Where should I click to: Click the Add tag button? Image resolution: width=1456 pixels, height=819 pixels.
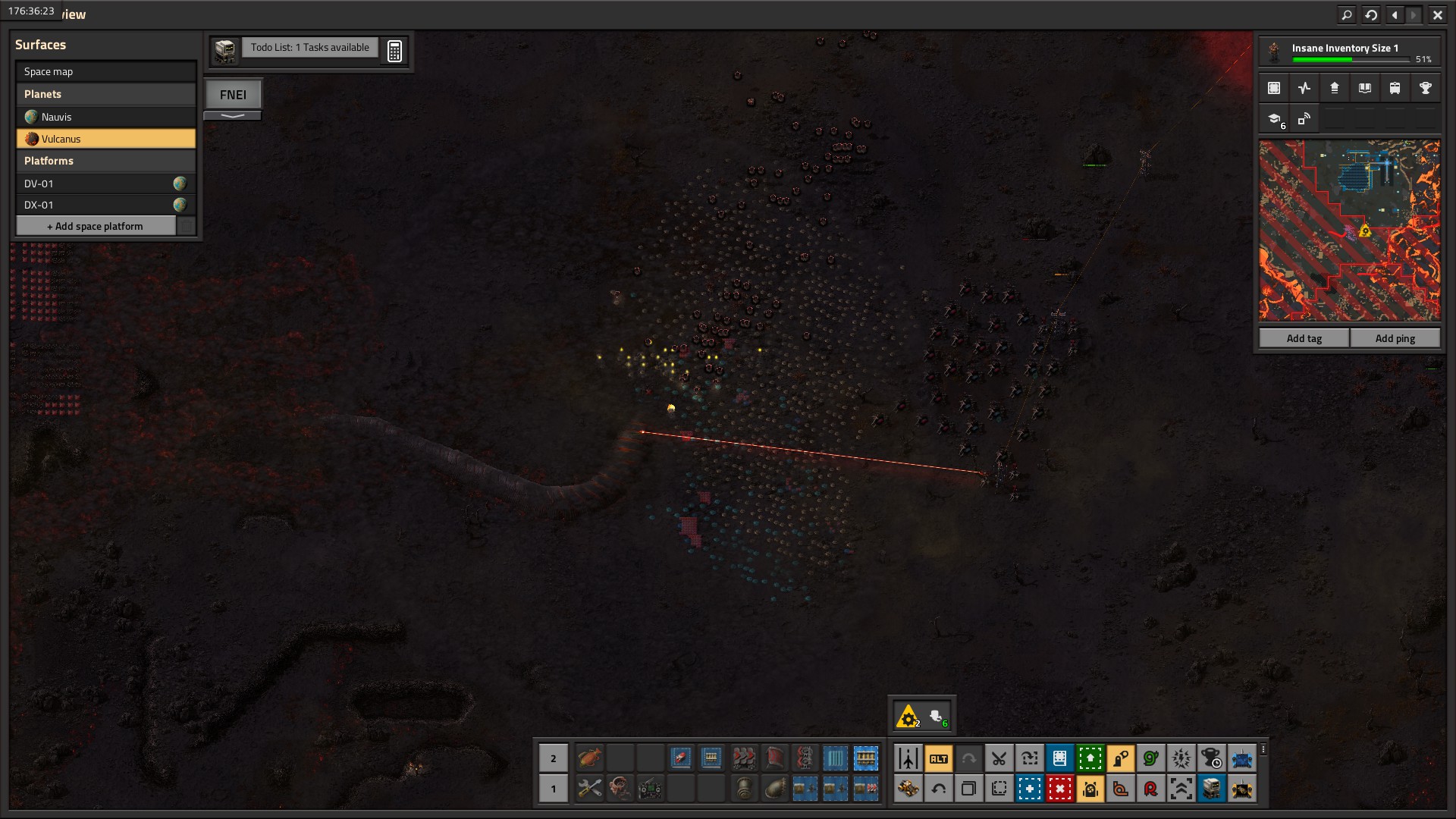pos(1304,338)
